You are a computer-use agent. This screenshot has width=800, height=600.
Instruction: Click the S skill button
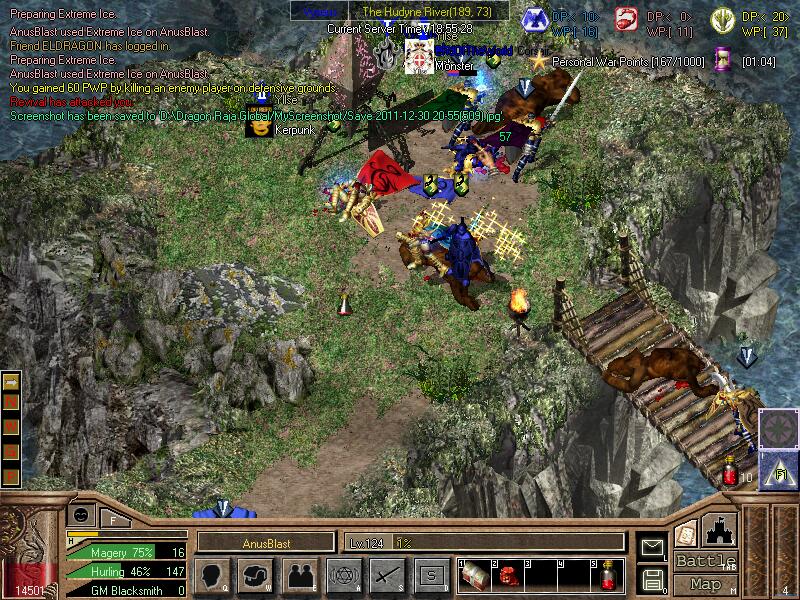(430, 575)
